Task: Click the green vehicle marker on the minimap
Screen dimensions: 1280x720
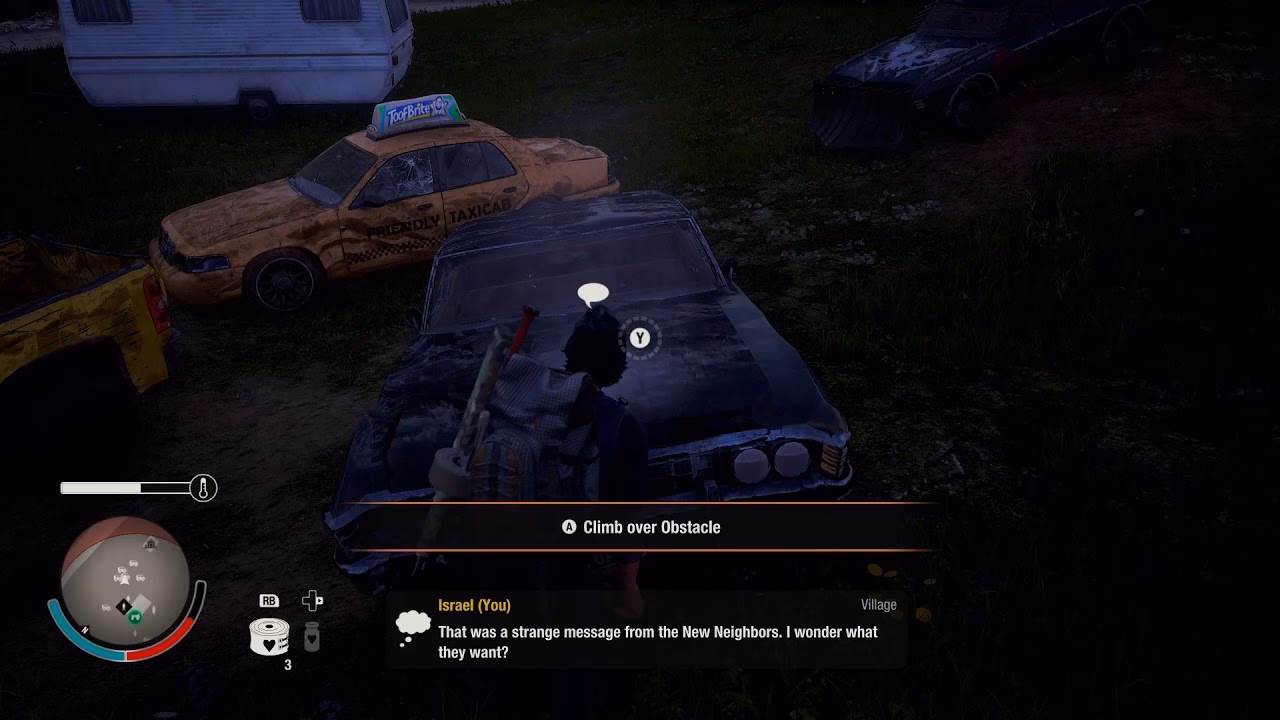Action: [x=136, y=616]
